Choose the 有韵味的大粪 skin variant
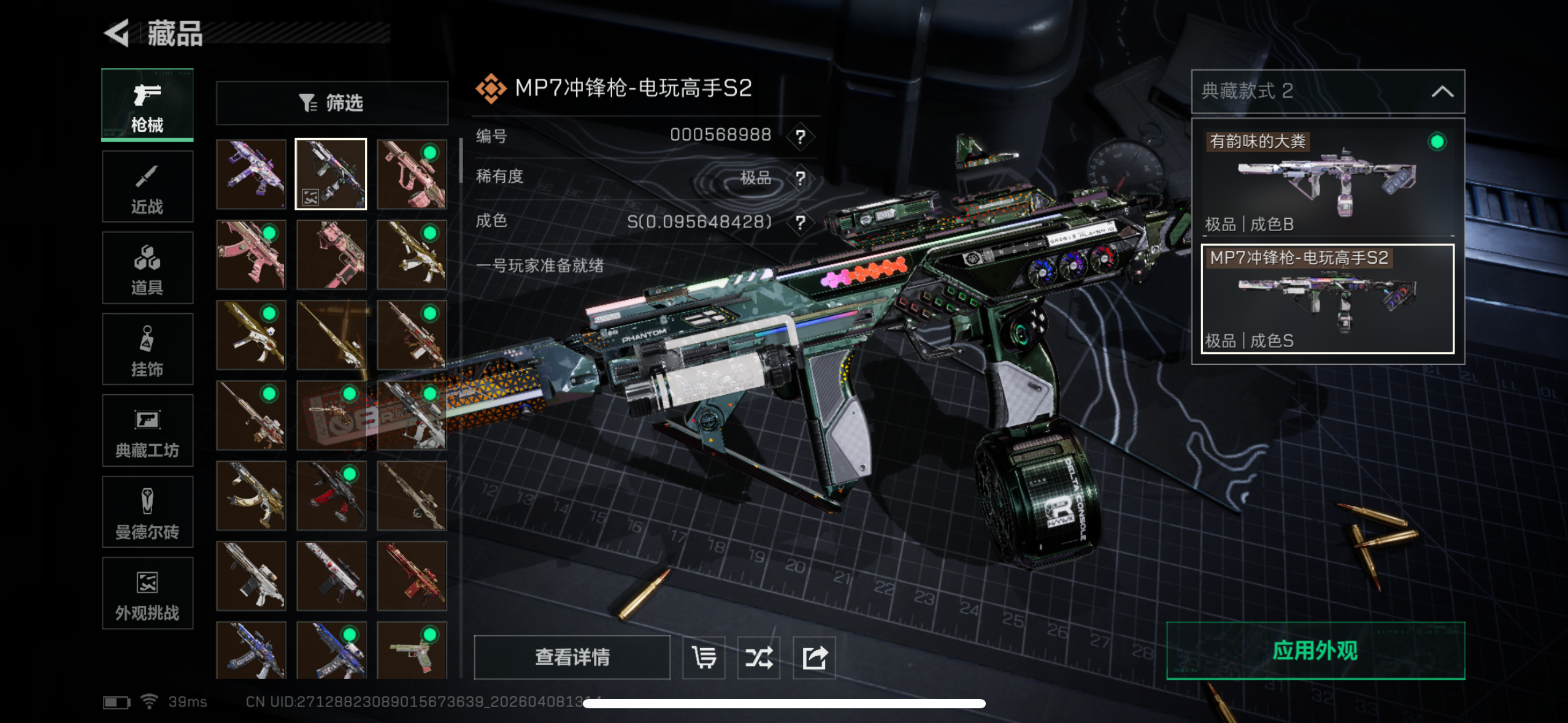 pyautogui.click(x=1328, y=178)
